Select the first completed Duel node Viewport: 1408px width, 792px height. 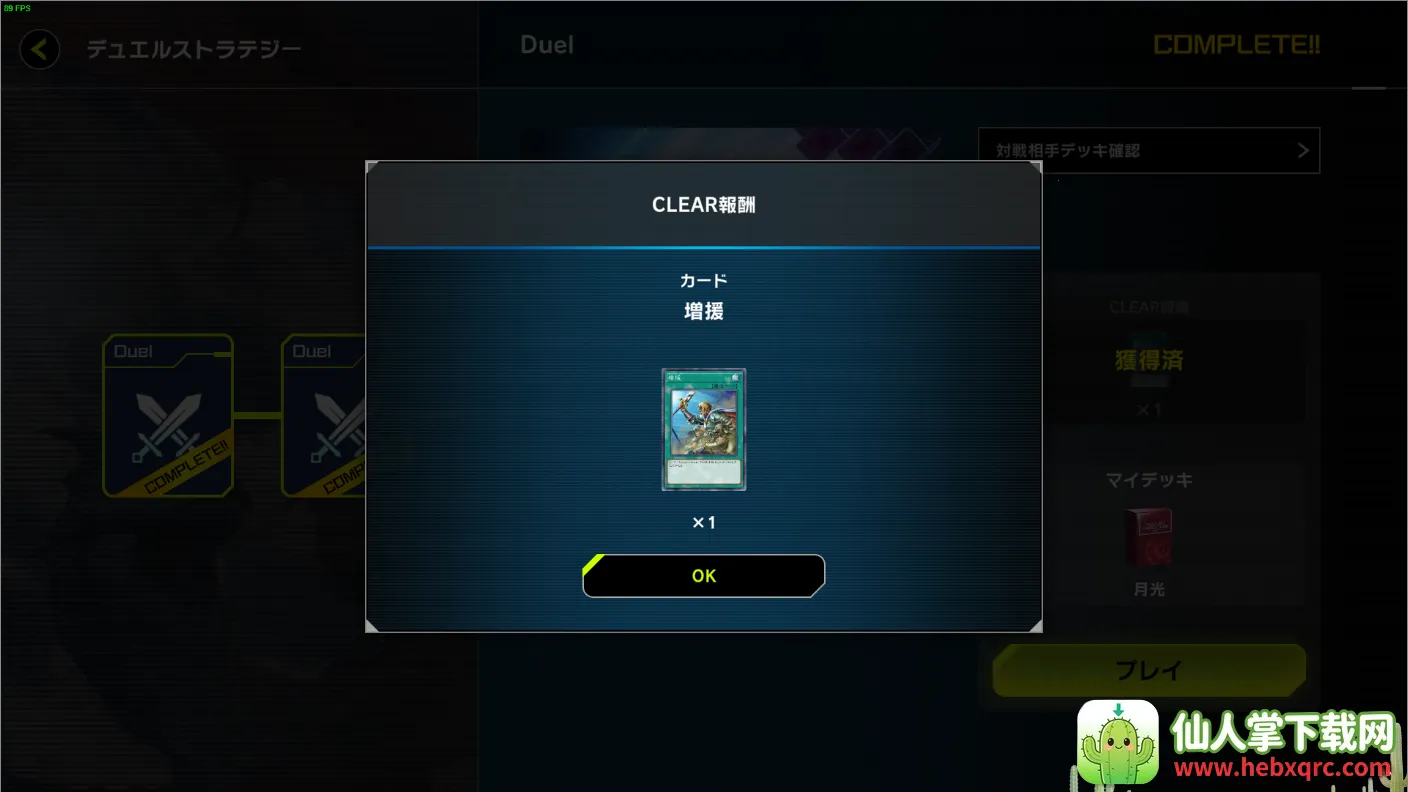[x=168, y=416]
